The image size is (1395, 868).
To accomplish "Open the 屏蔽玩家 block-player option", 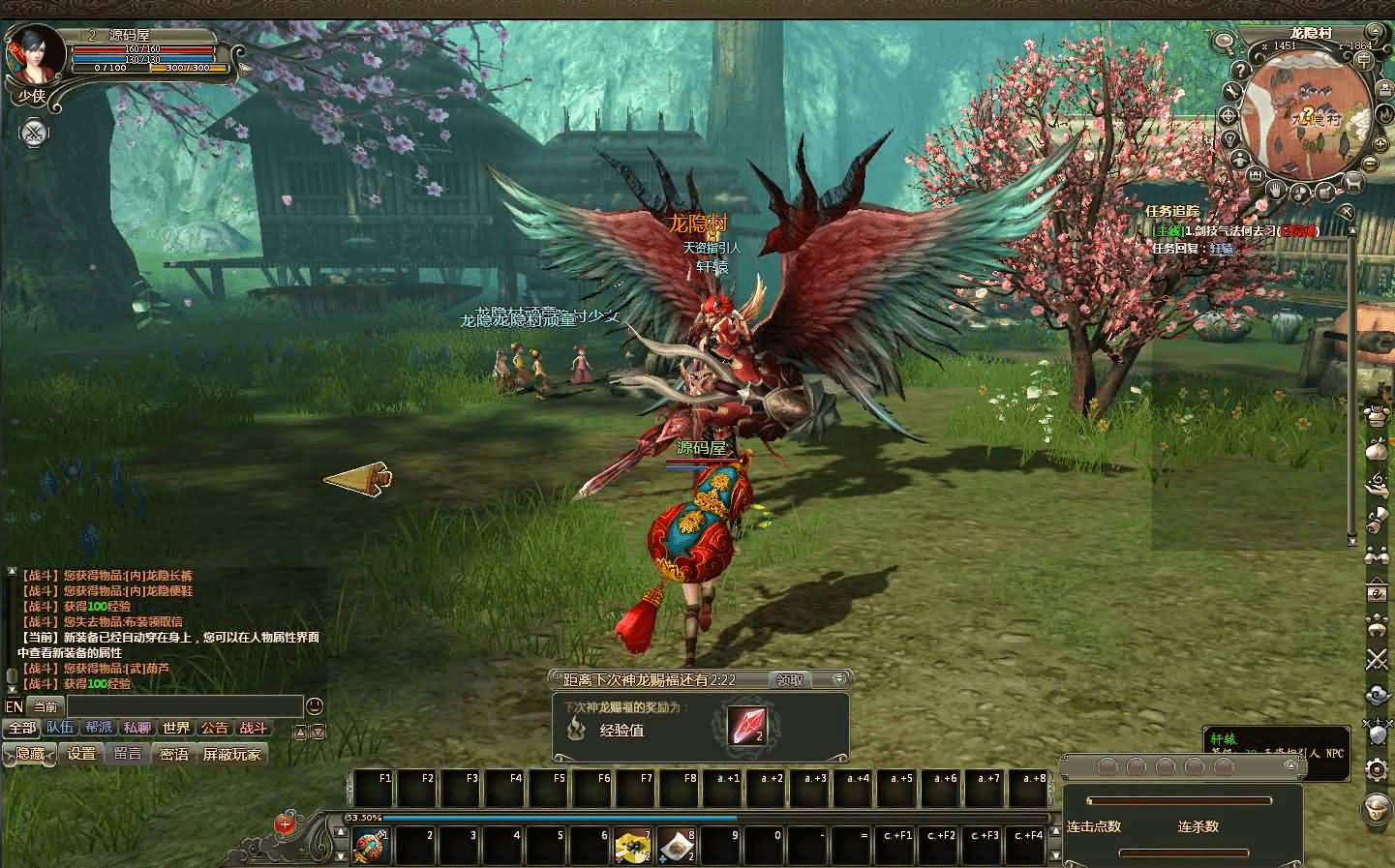I will (x=231, y=754).
